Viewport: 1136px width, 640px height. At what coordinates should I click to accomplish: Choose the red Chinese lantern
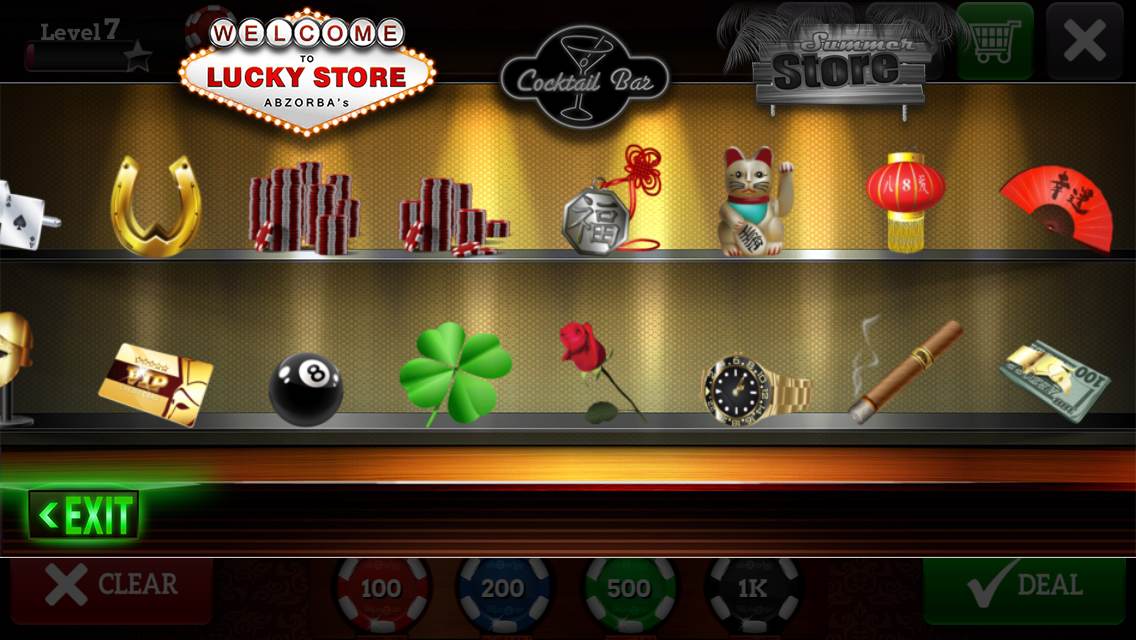(x=905, y=199)
